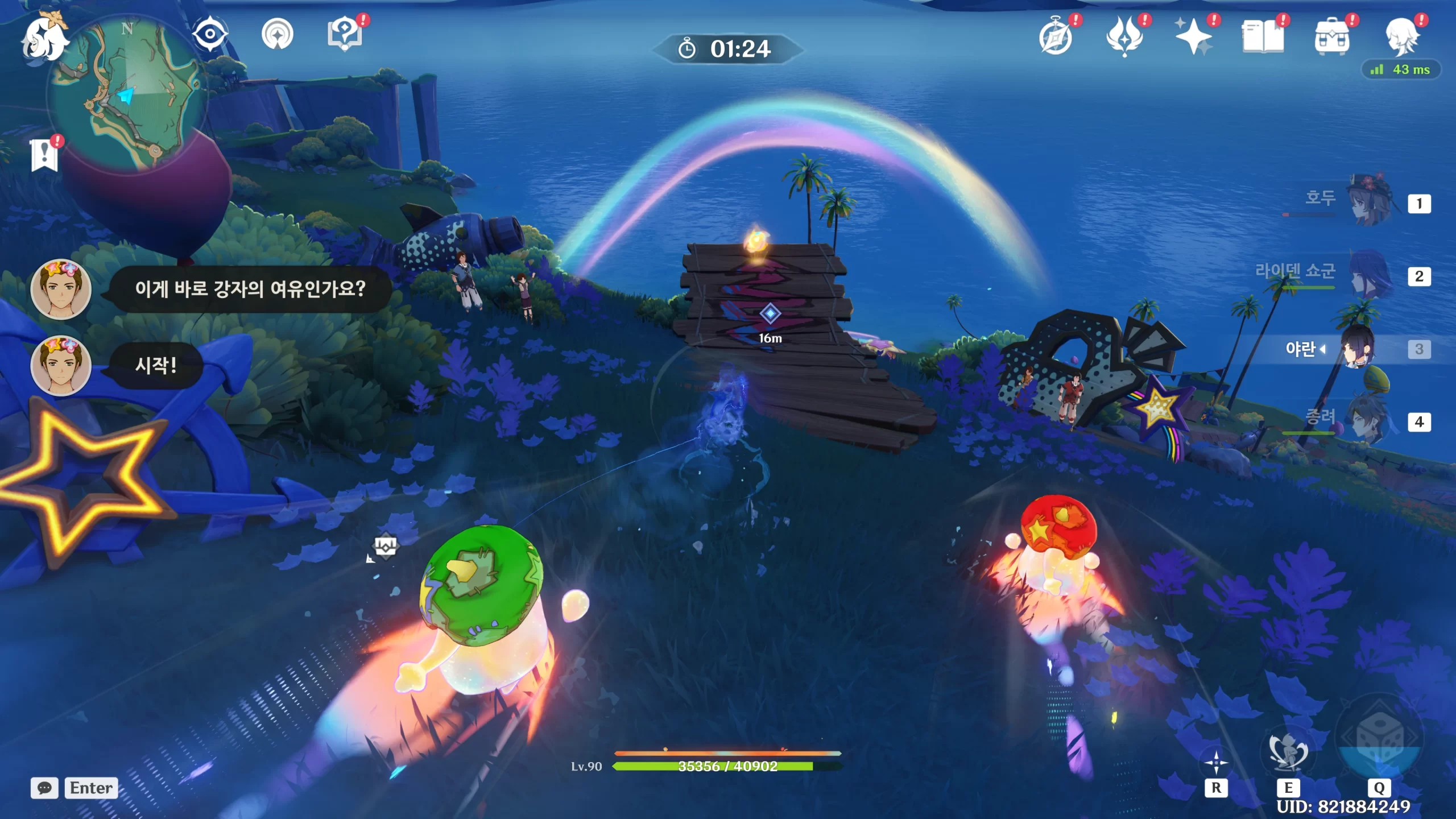Select the active character 야란
Viewport: 1456px width, 819px height.
coord(1358,348)
